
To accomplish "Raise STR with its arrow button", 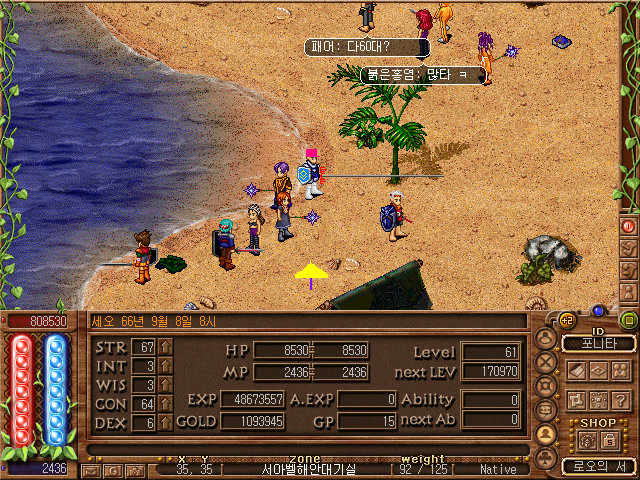I will pyautogui.click(x=166, y=347).
